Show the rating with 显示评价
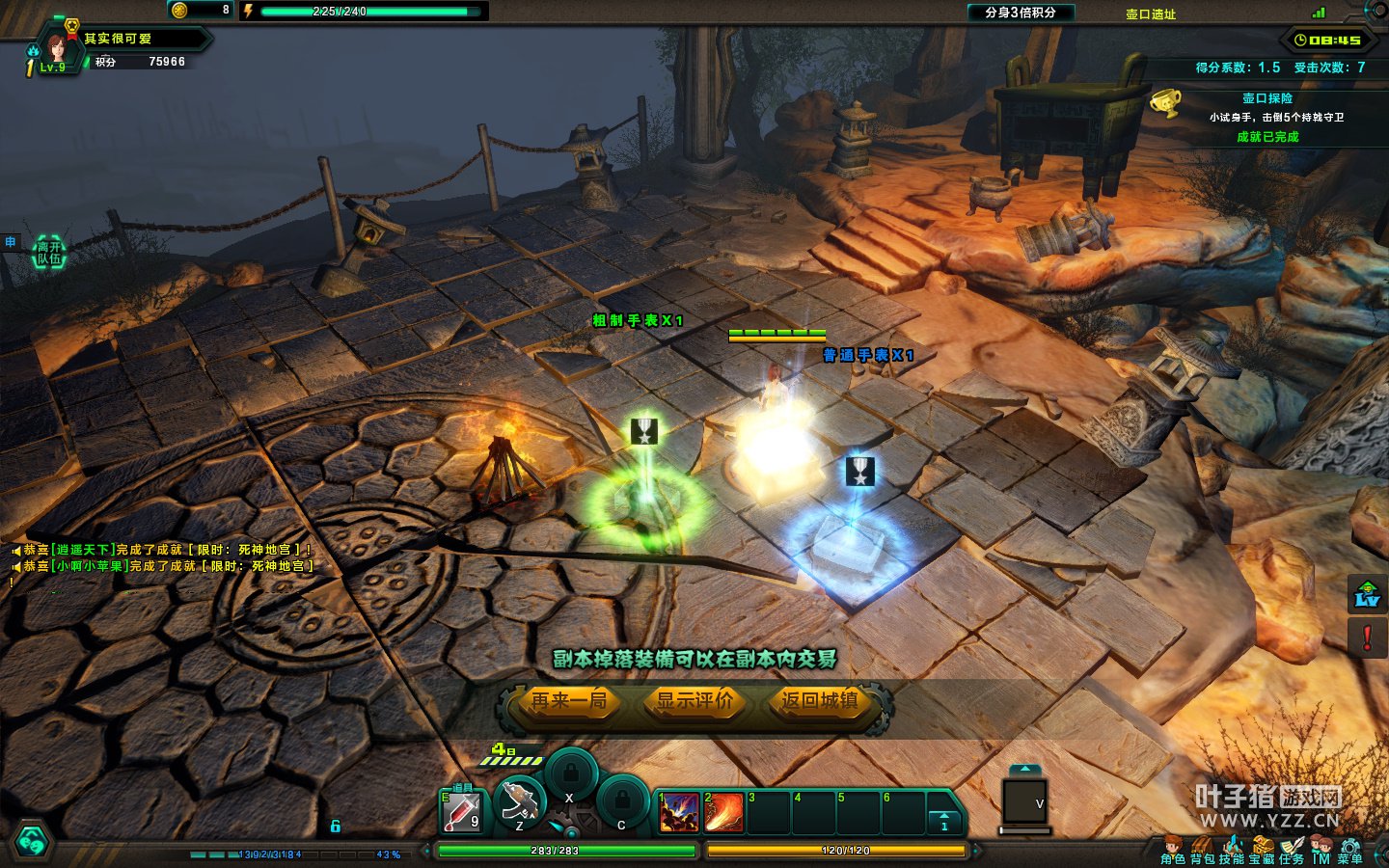This screenshot has width=1389, height=868. pyautogui.click(x=694, y=701)
